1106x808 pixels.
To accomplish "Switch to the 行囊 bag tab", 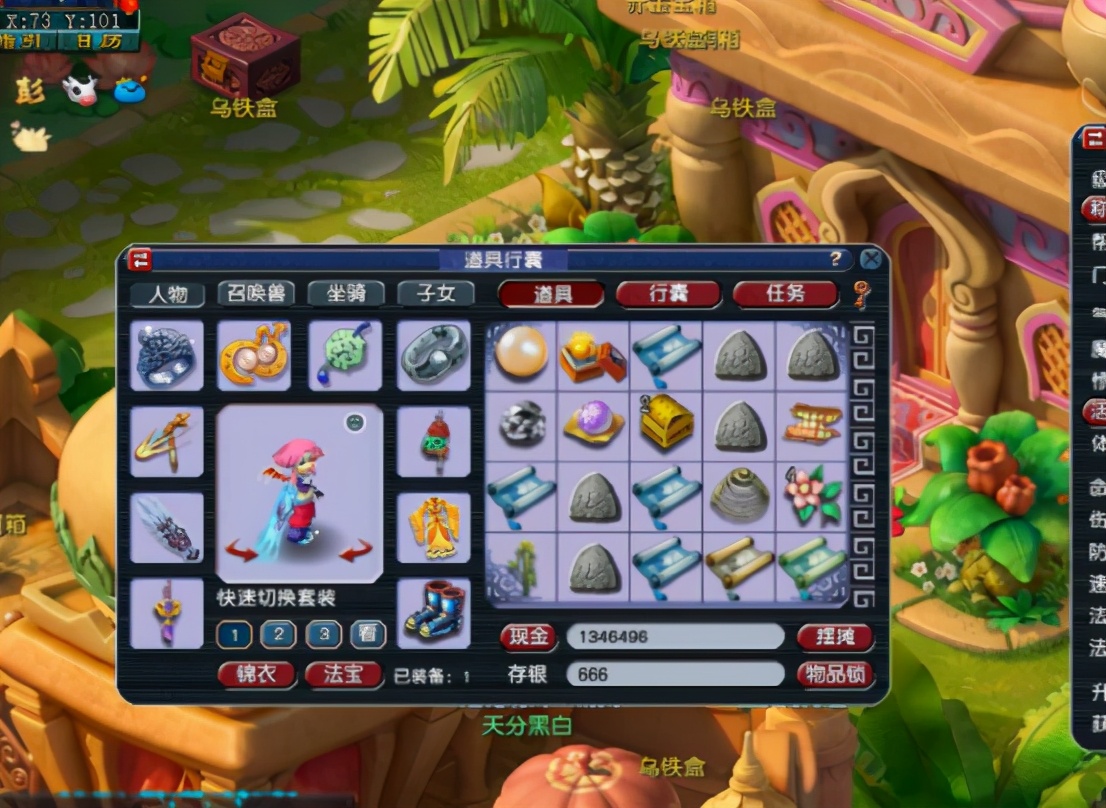I will tap(668, 294).
